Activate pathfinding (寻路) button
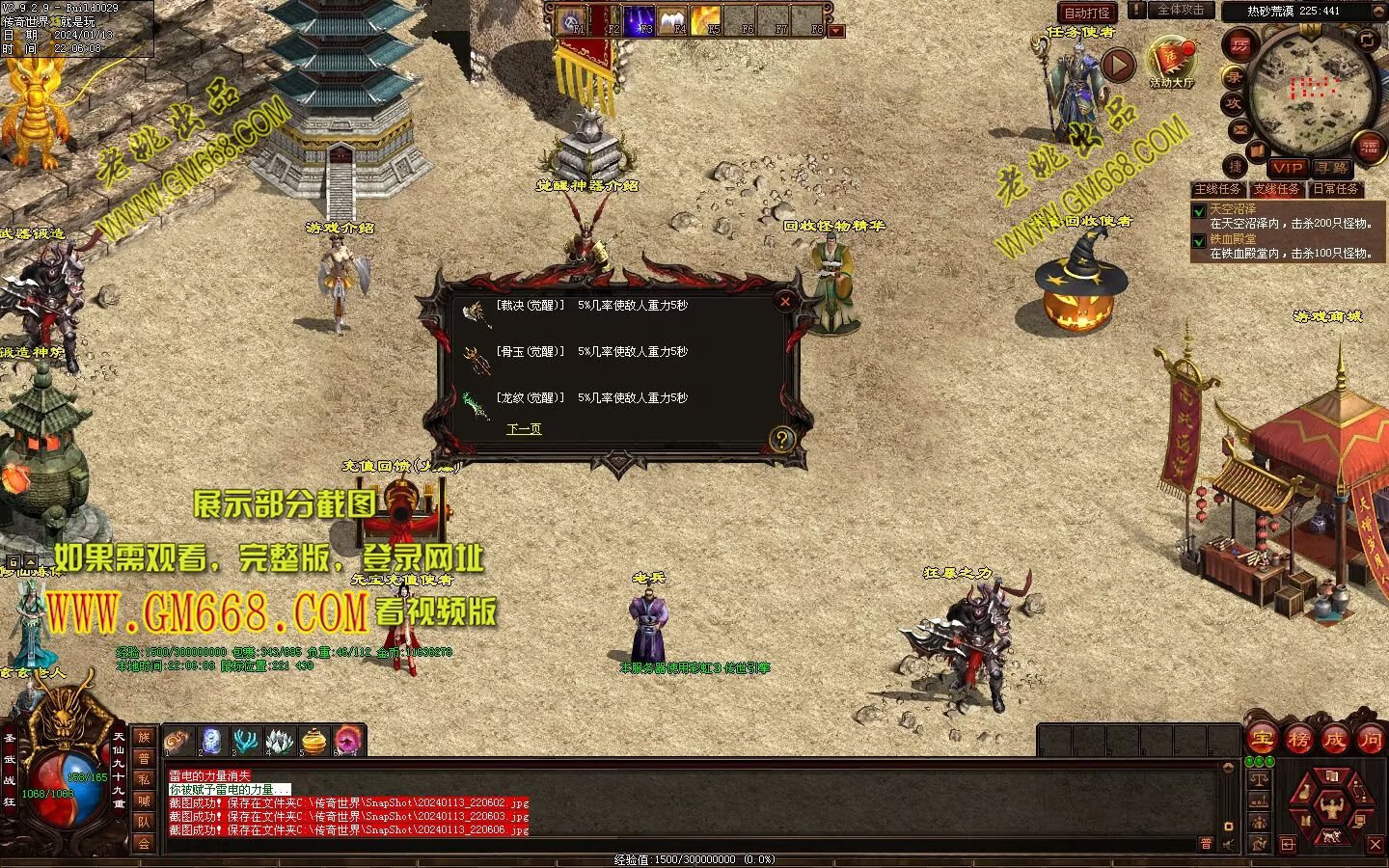1389x868 pixels. pos(1331,168)
